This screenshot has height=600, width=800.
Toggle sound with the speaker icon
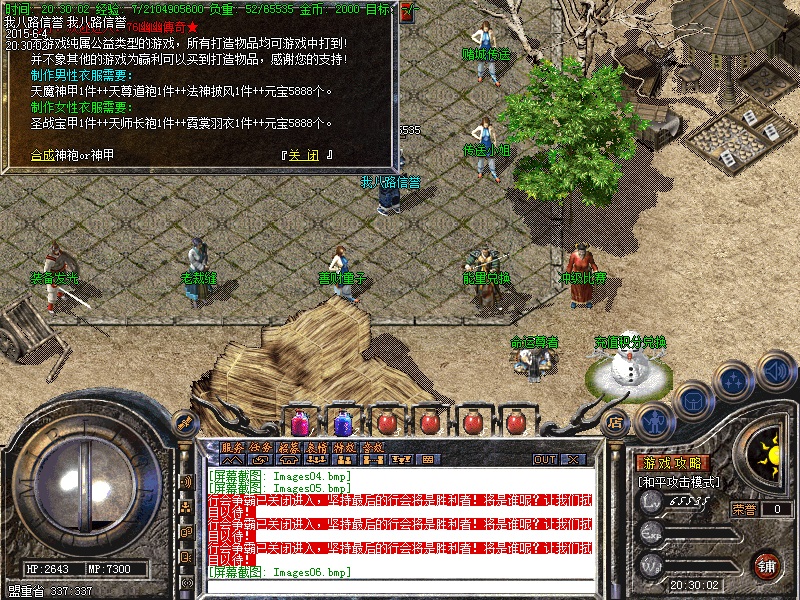click(x=775, y=370)
